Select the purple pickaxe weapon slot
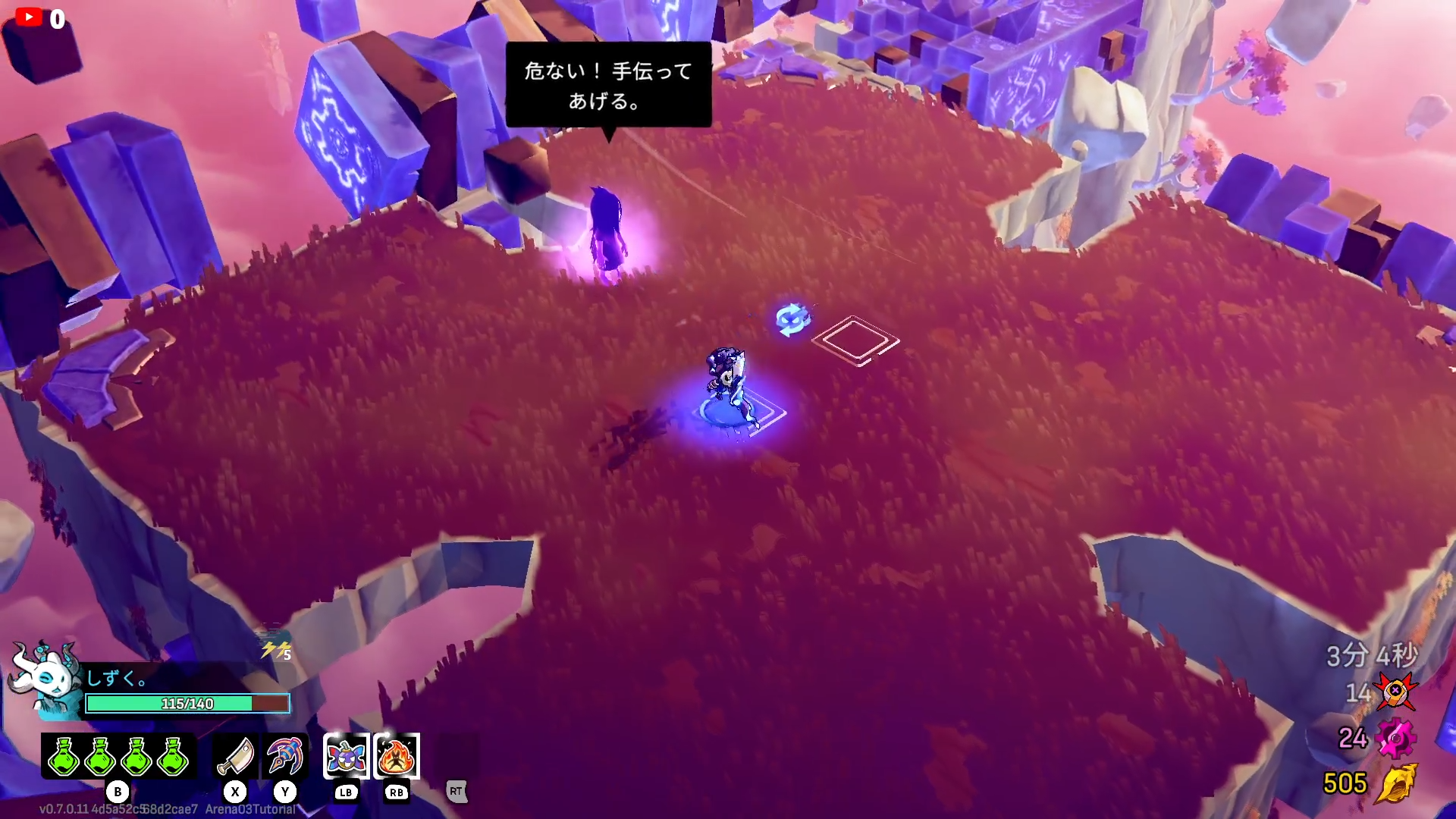Image resolution: width=1456 pixels, height=819 pixels. point(285,756)
